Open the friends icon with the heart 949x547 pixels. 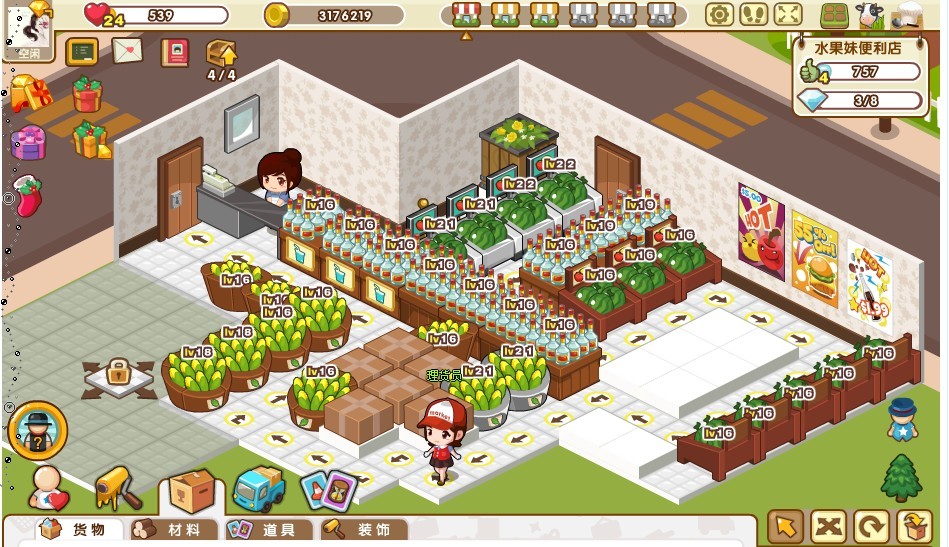coord(47,488)
